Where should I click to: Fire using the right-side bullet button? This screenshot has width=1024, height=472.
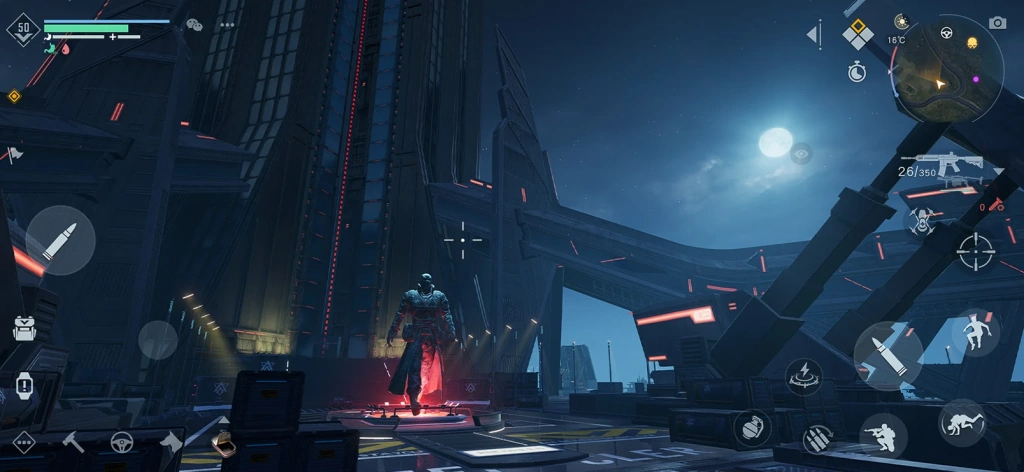pyautogui.click(x=888, y=356)
